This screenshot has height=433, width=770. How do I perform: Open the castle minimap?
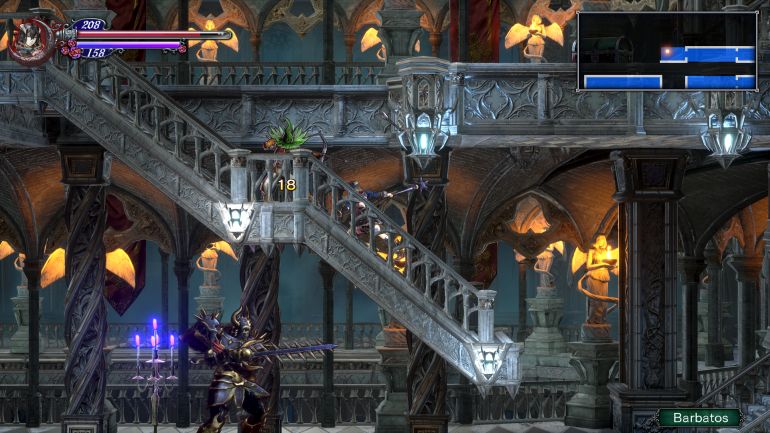coord(667,51)
